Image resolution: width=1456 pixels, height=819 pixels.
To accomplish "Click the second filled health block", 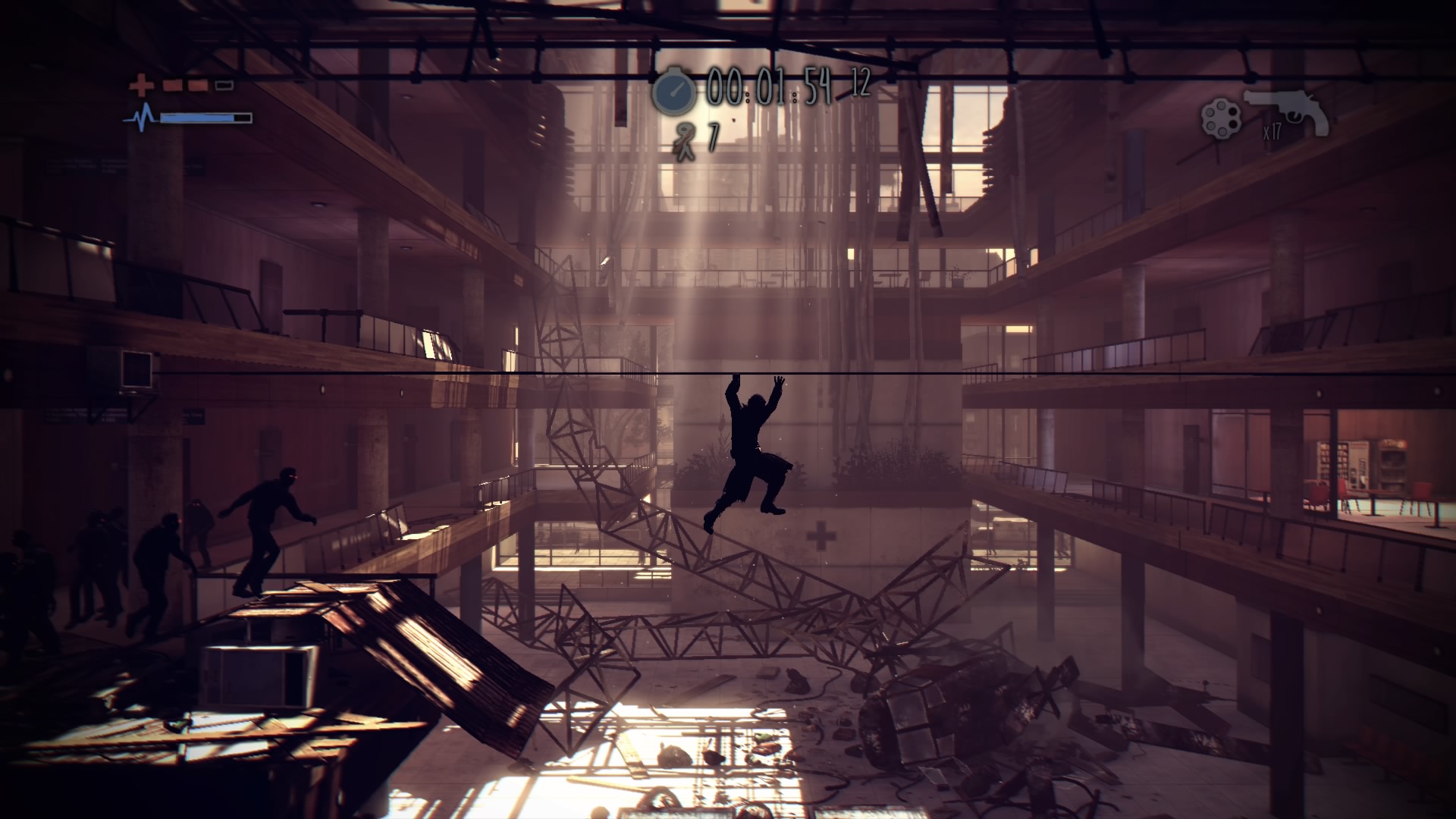I will coord(197,86).
